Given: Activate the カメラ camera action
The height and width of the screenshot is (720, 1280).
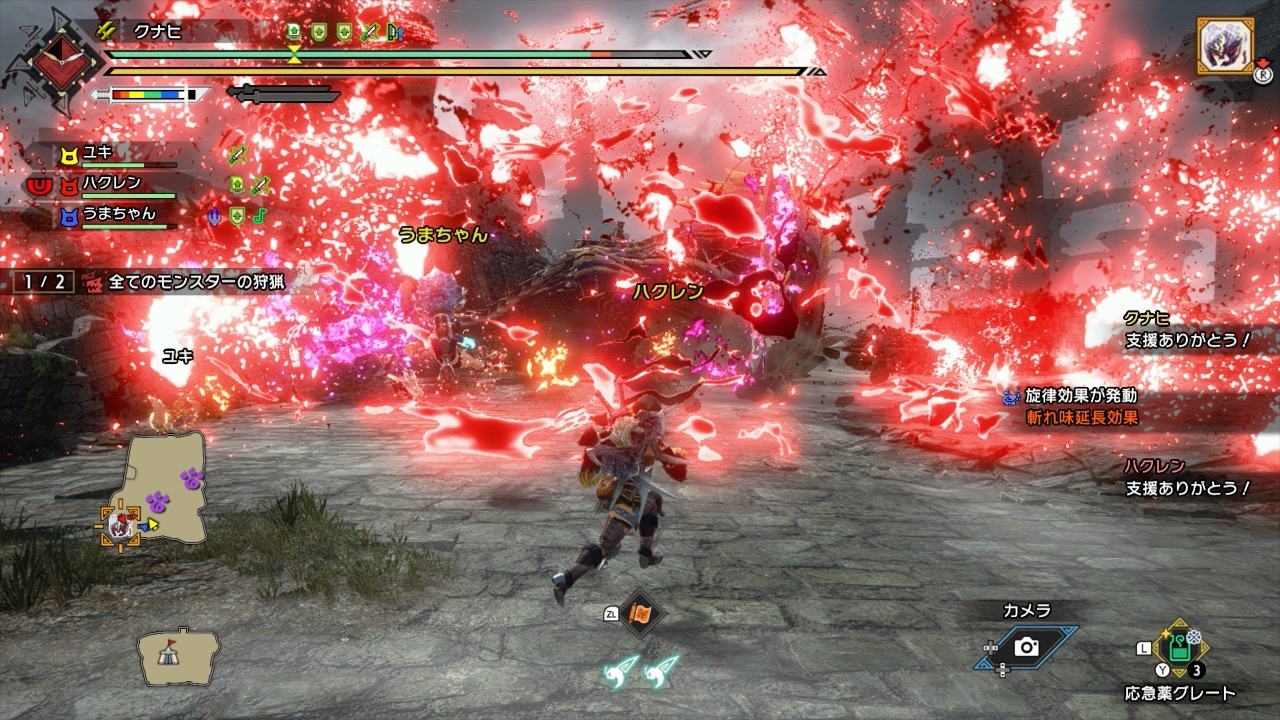Looking at the screenshot, I should pyautogui.click(x=1026, y=647).
